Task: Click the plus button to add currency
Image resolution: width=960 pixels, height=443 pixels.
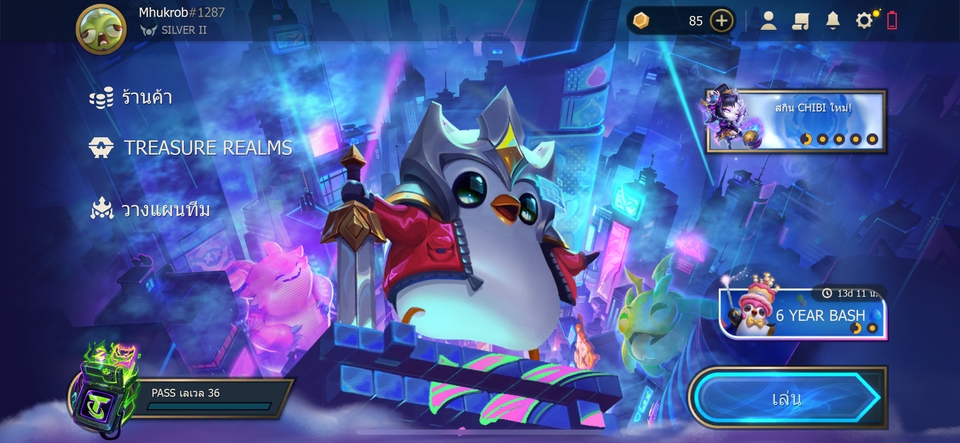Action: point(722,20)
